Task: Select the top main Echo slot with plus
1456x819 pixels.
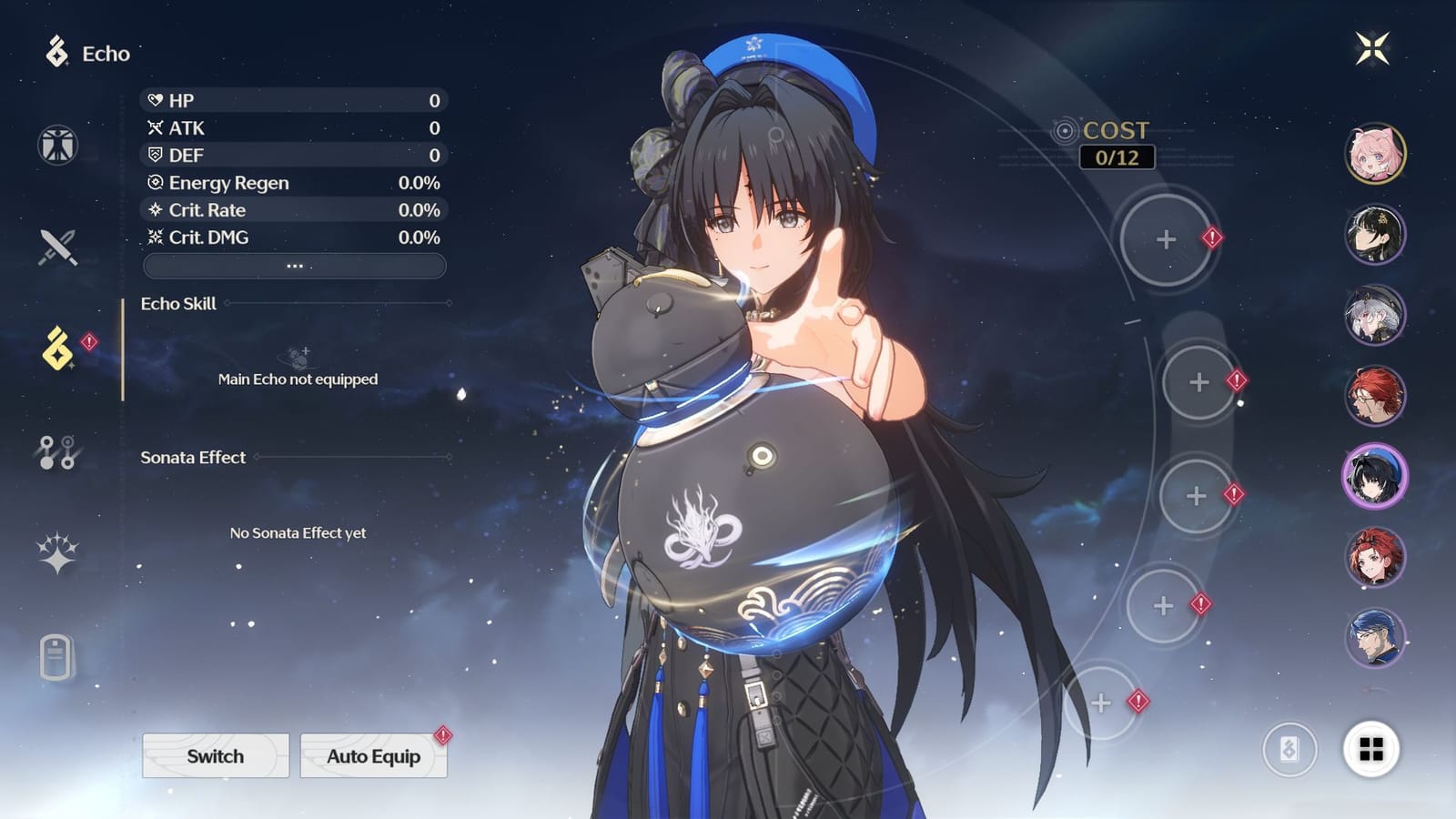Action: (1166, 241)
